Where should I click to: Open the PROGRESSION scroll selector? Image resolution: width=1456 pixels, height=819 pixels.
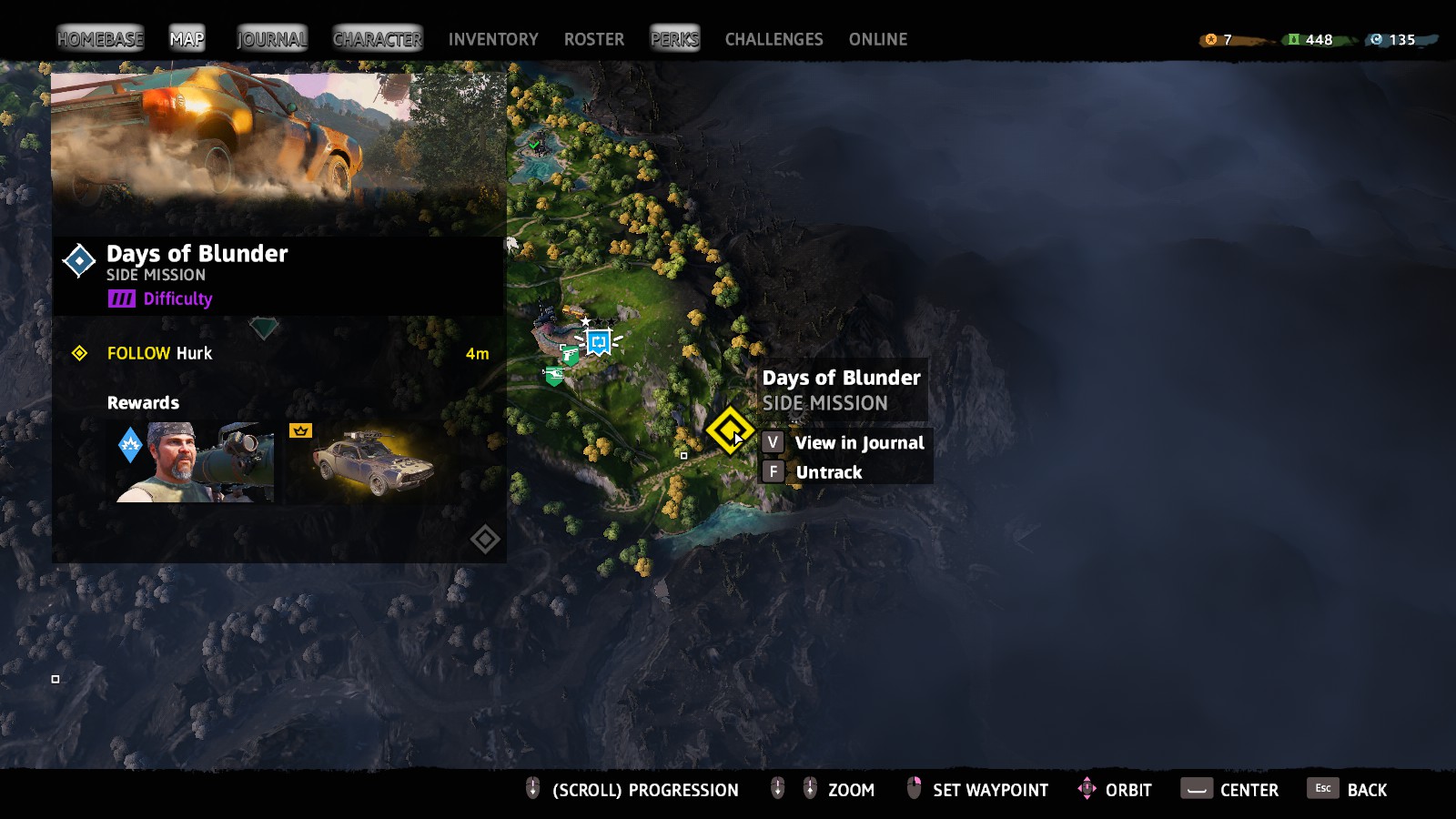click(x=532, y=789)
